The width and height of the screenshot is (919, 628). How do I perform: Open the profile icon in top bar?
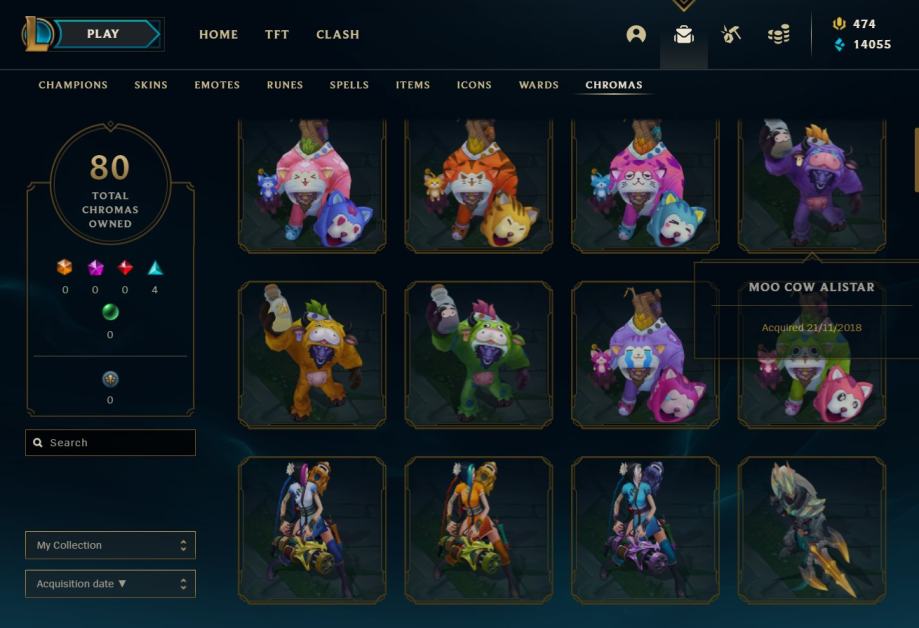[x=636, y=34]
